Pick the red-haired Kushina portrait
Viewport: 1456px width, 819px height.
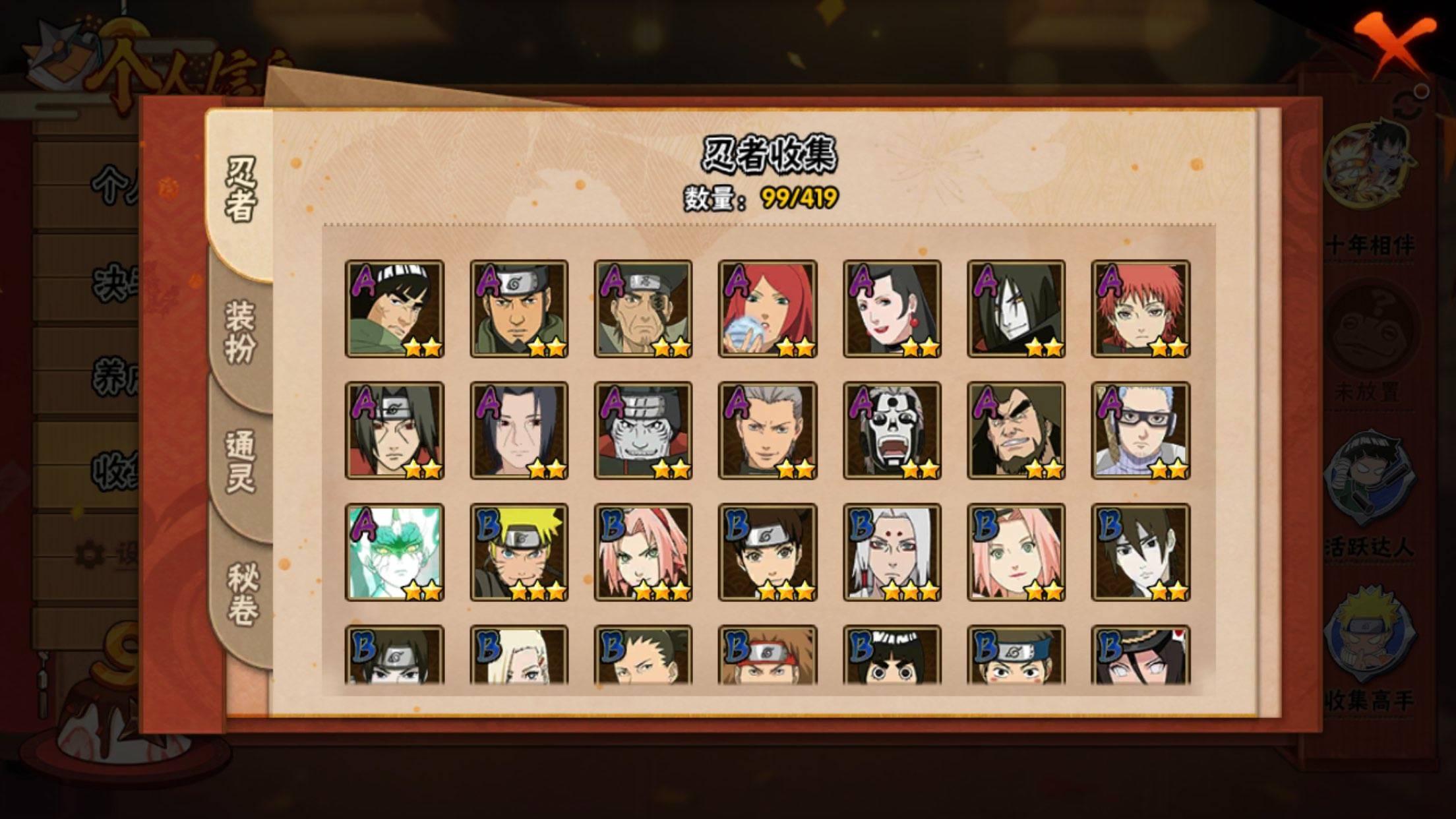(768, 309)
